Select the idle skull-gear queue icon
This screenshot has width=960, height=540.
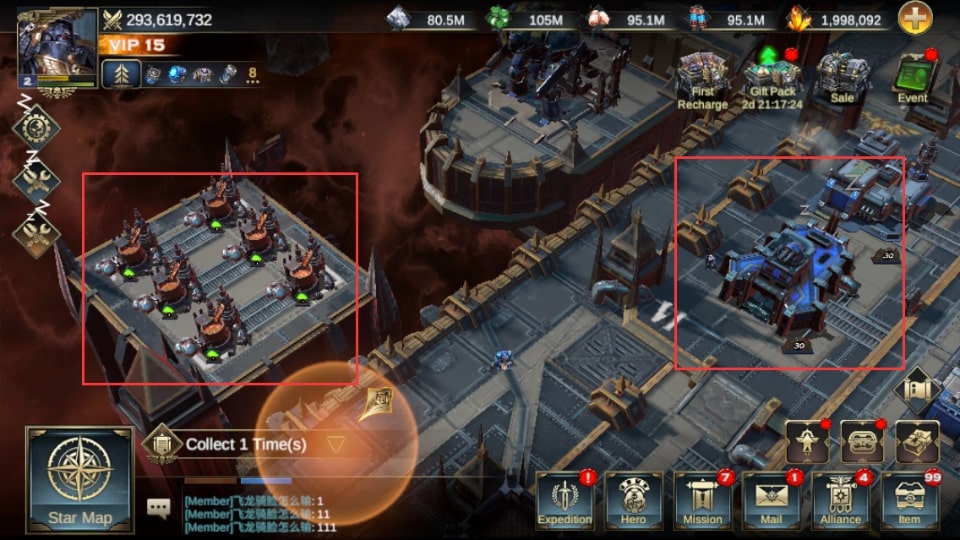pyautogui.click(x=36, y=128)
